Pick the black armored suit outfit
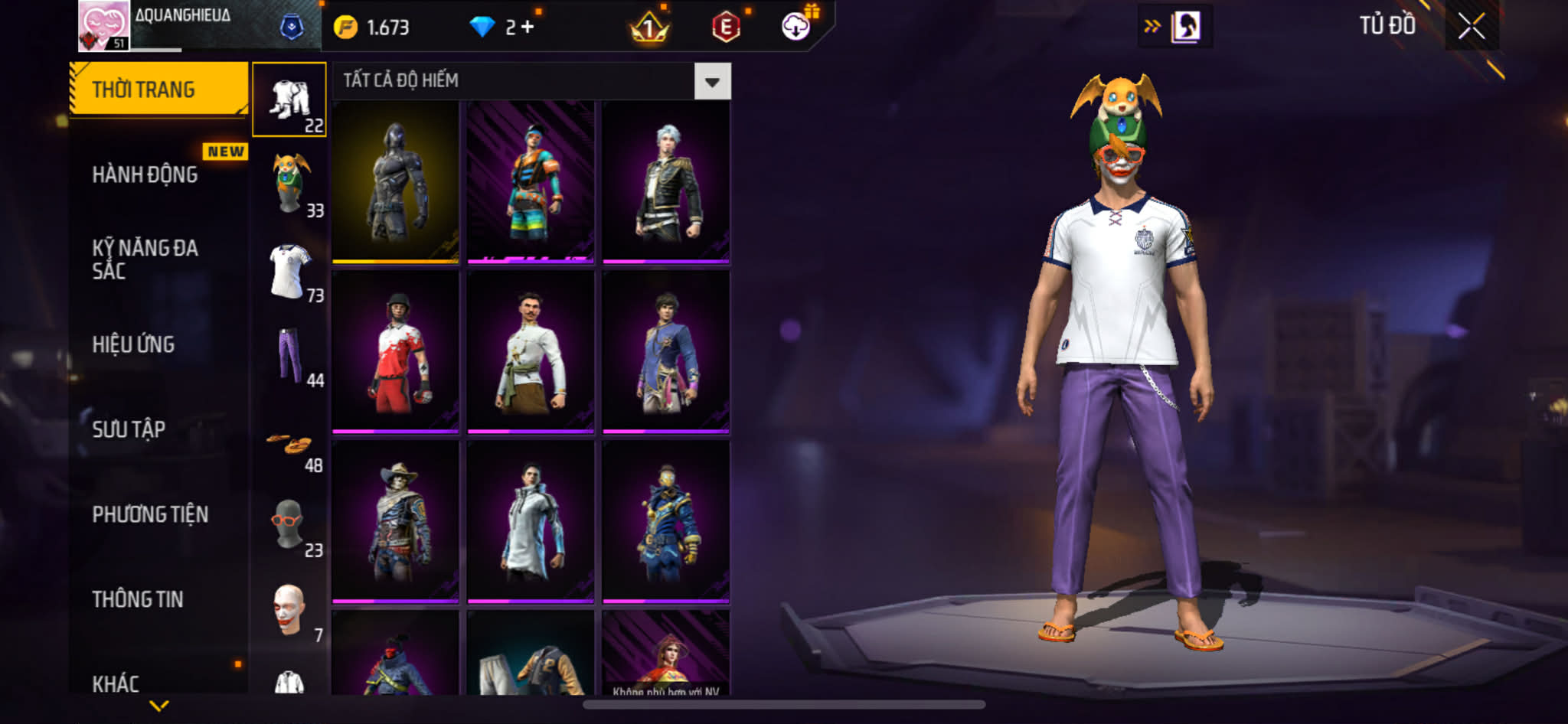 click(x=395, y=182)
